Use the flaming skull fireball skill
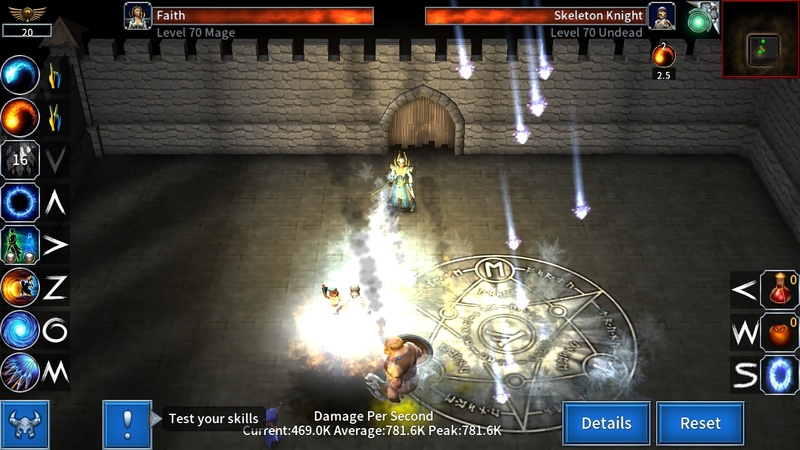This screenshot has height=450, width=800. [20, 288]
